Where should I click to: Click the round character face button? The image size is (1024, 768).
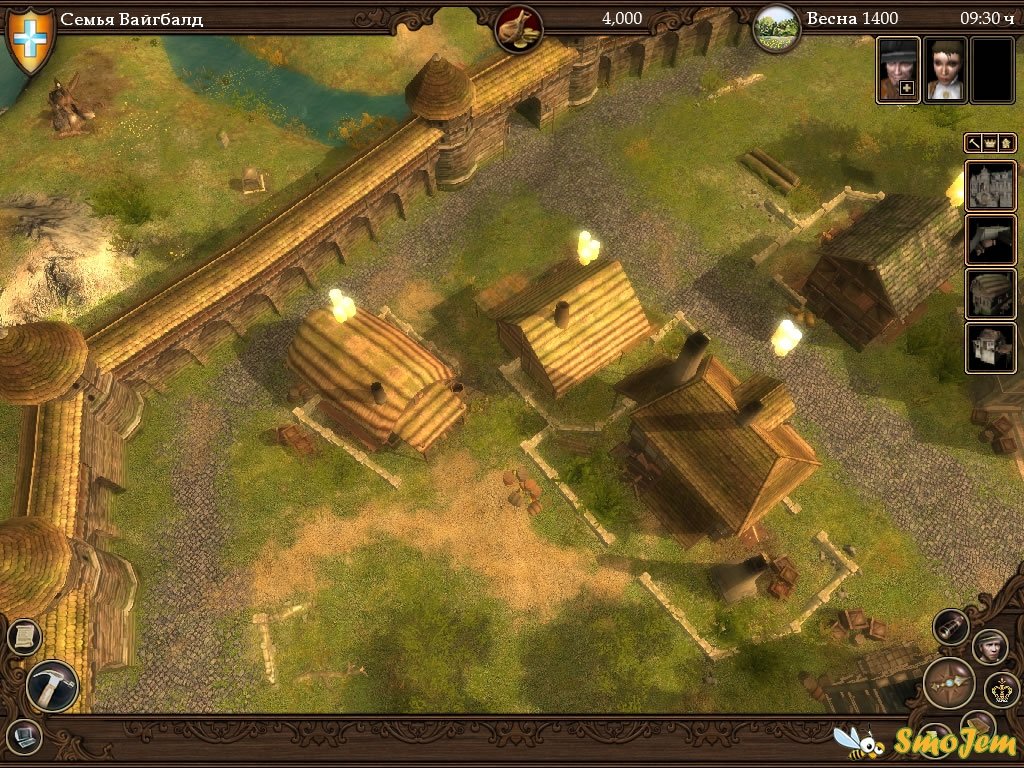[989, 646]
